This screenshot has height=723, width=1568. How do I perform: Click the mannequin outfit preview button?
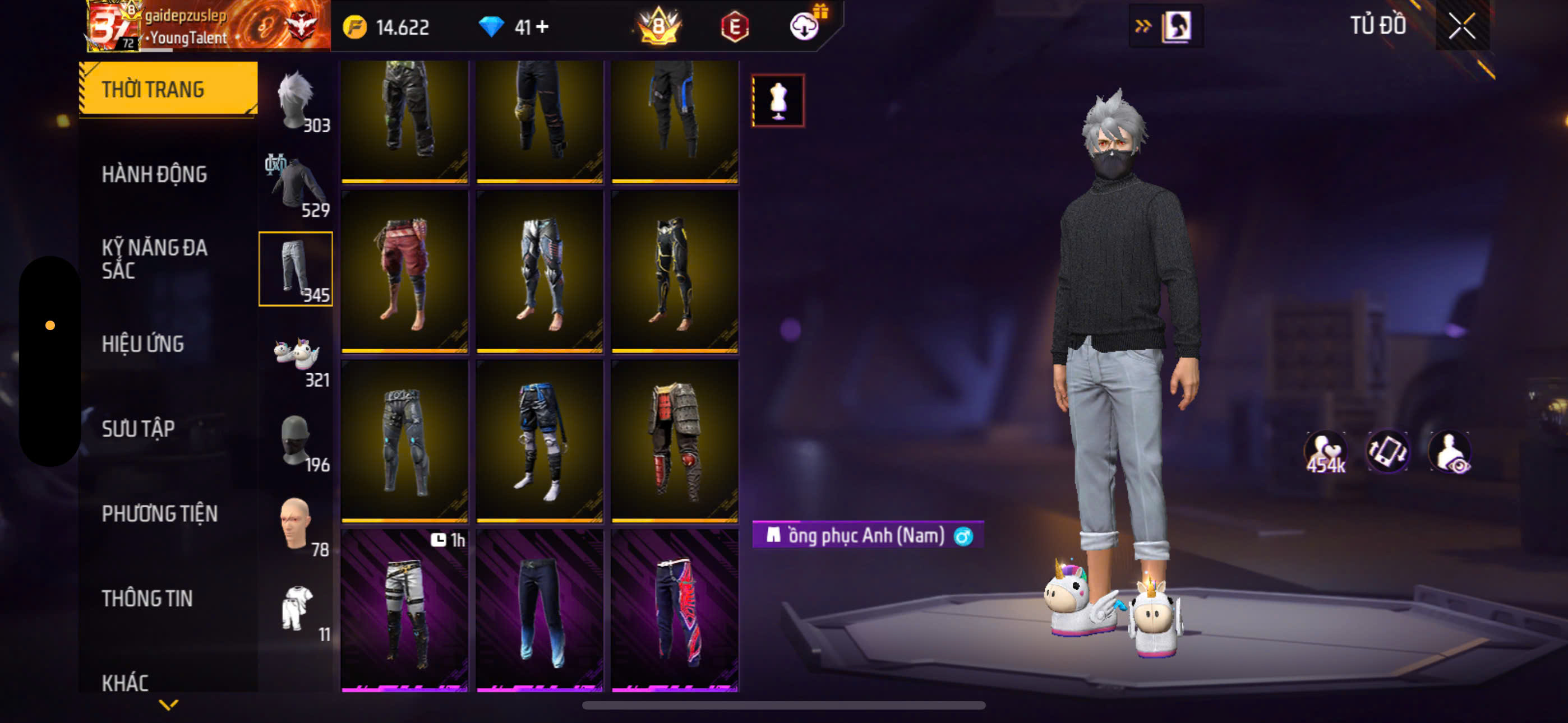point(778,100)
